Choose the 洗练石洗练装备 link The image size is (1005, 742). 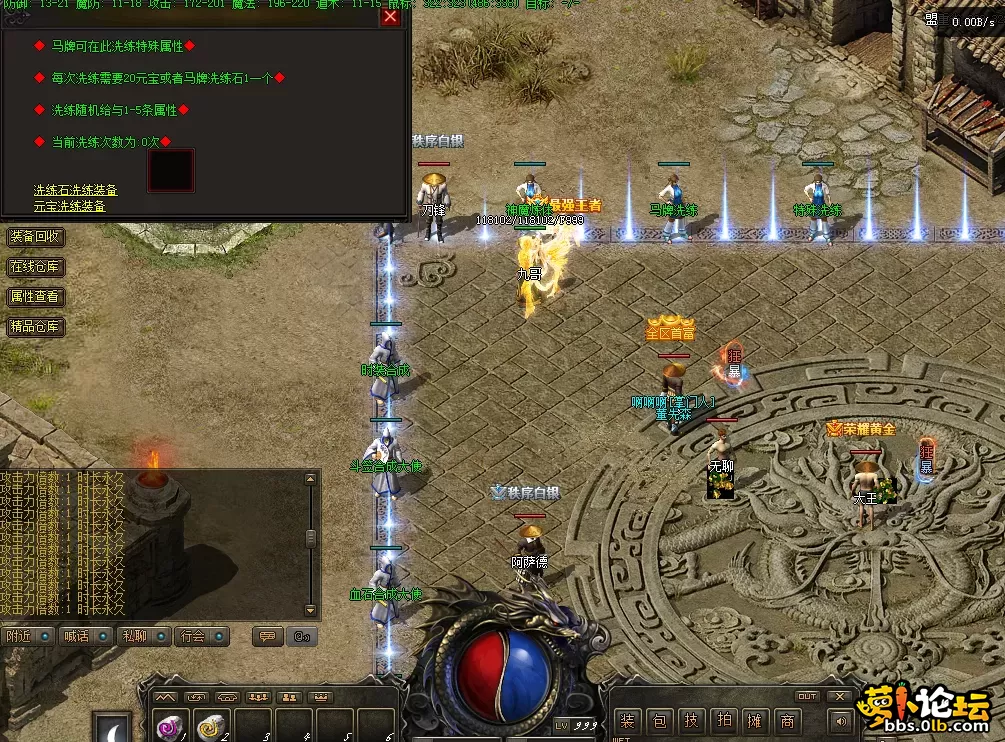pos(75,190)
